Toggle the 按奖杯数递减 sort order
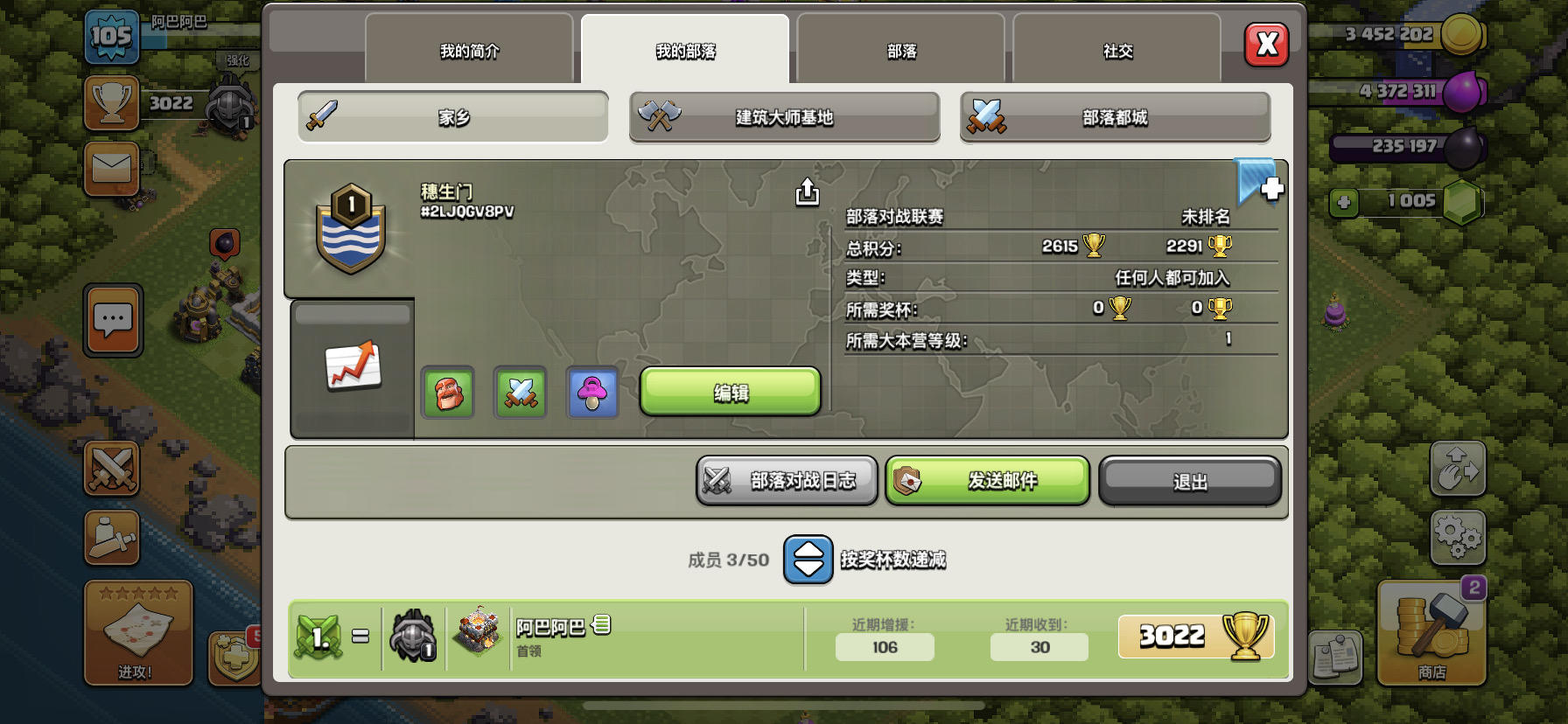The width and height of the screenshot is (1568, 724). pos(807,560)
